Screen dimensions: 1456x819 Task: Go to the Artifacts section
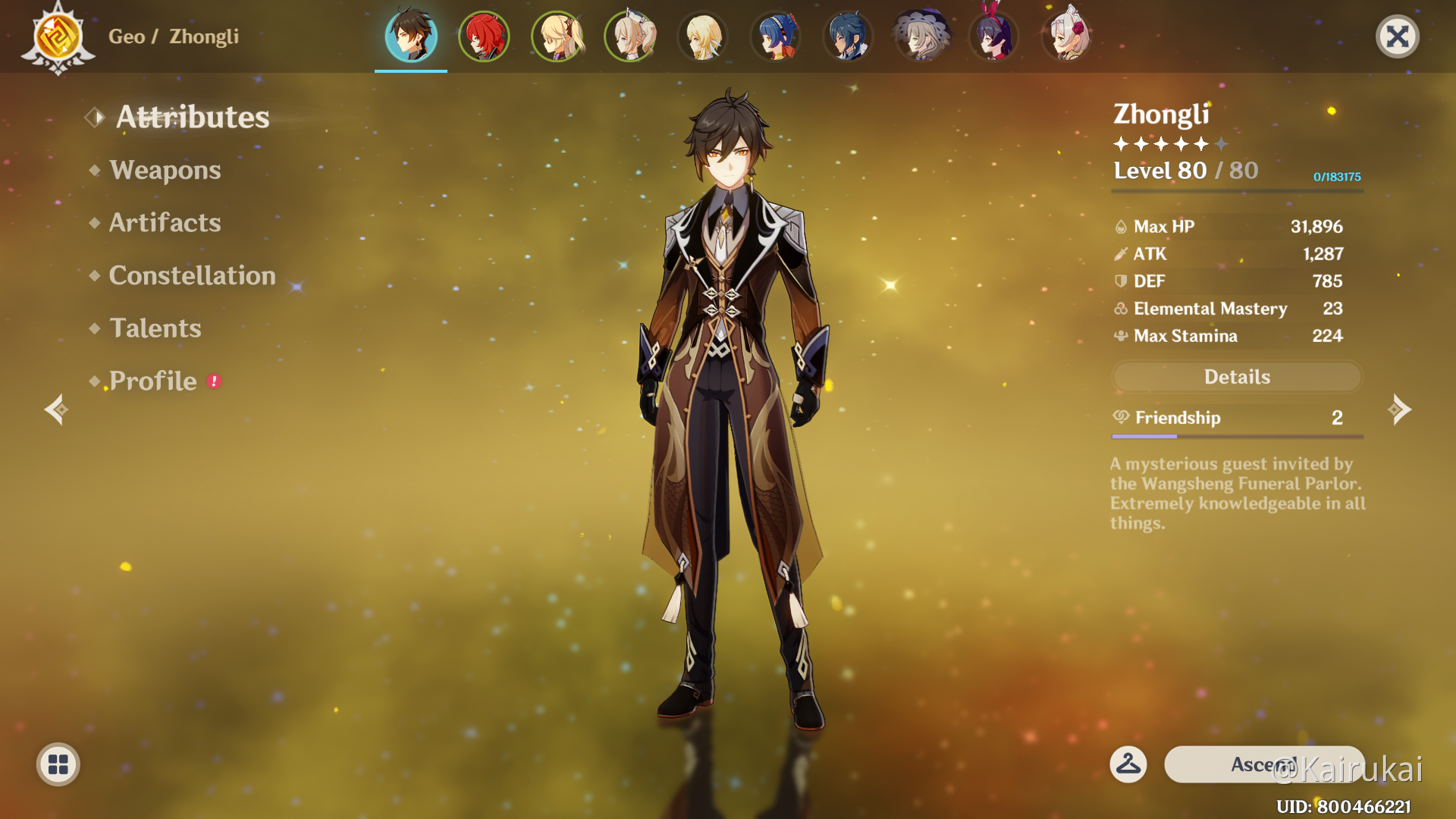165,222
